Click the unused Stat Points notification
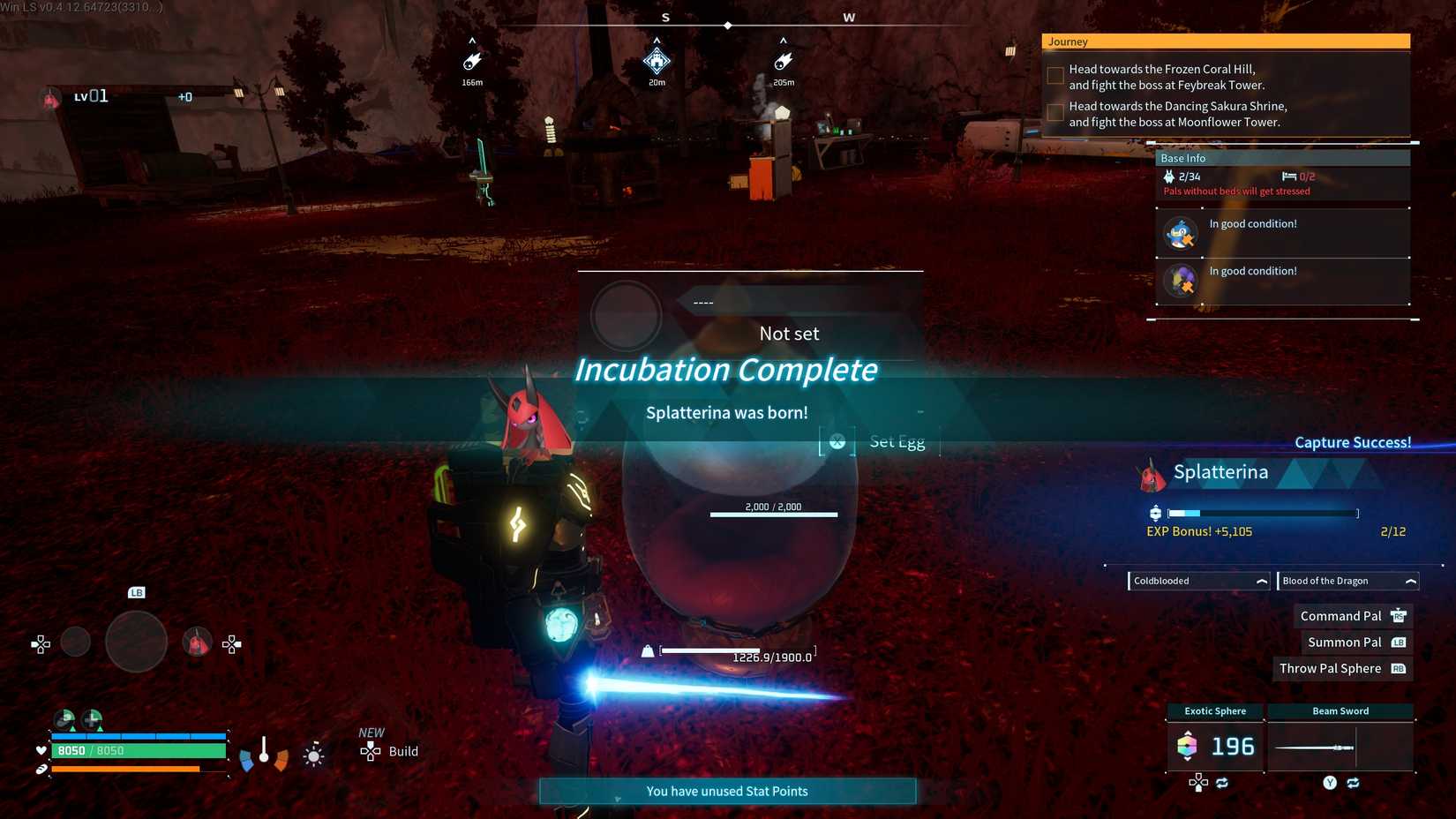 (726, 791)
